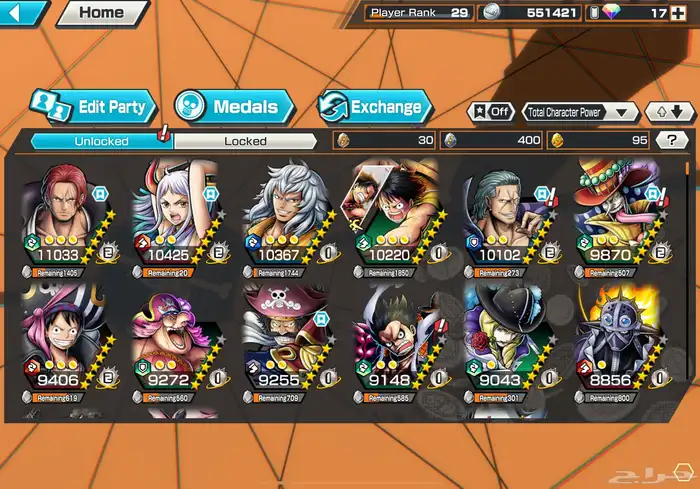Image resolution: width=700 pixels, height=489 pixels.
Task: Toggle ascending or descending sort order
Action: [667, 112]
